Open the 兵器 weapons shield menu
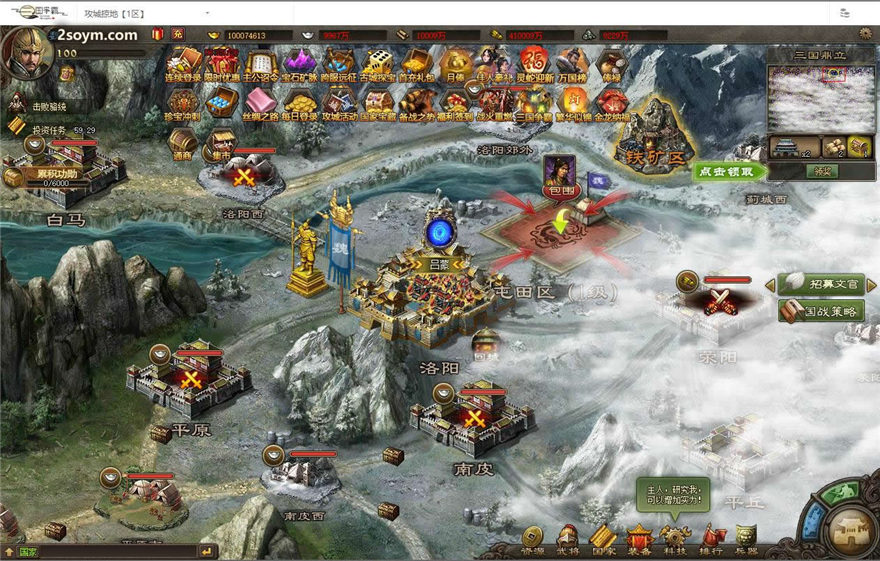The image size is (880, 561). coord(746,540)
